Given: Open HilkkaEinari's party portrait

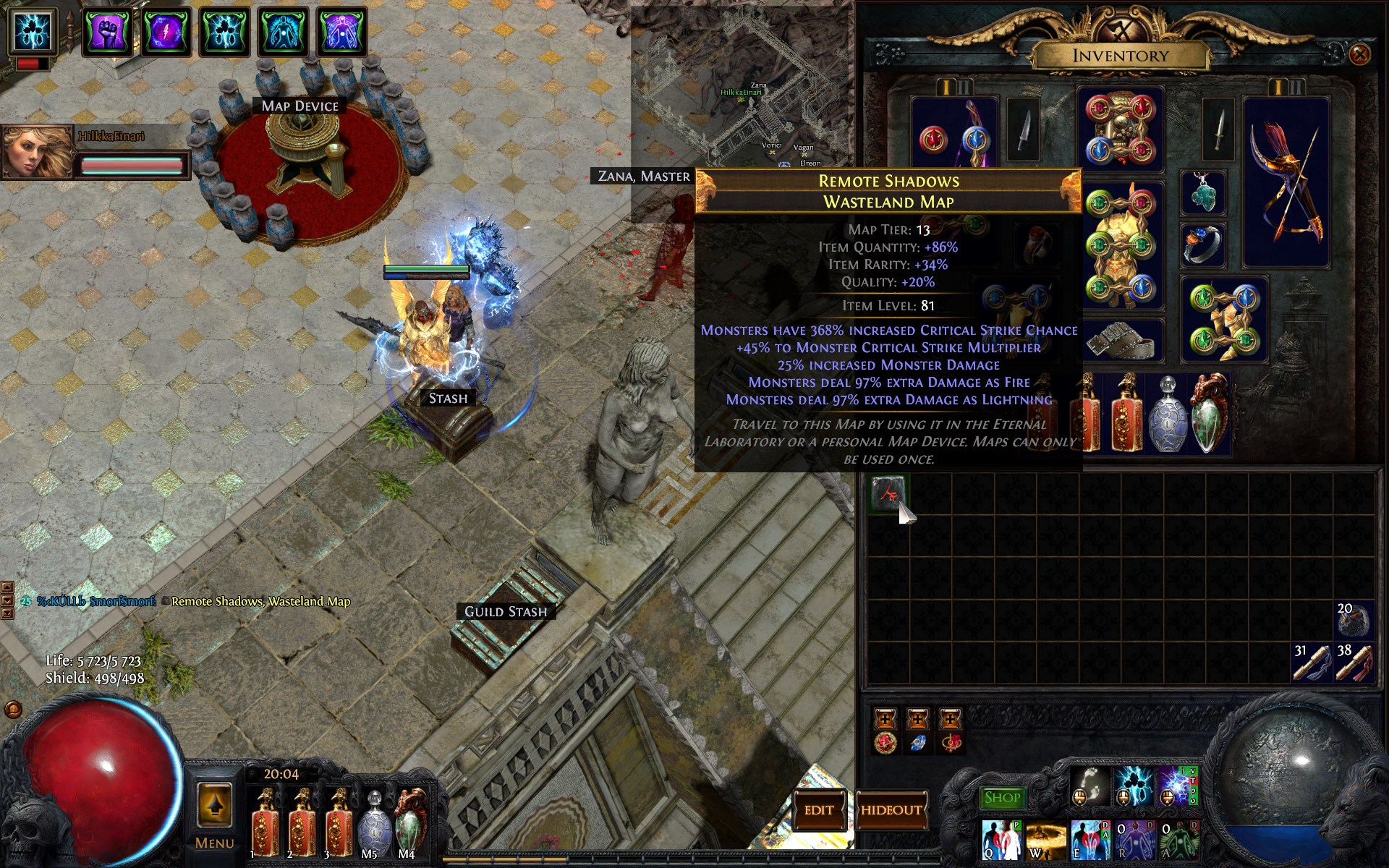Looking at the screenshot, I should point(38,151).
